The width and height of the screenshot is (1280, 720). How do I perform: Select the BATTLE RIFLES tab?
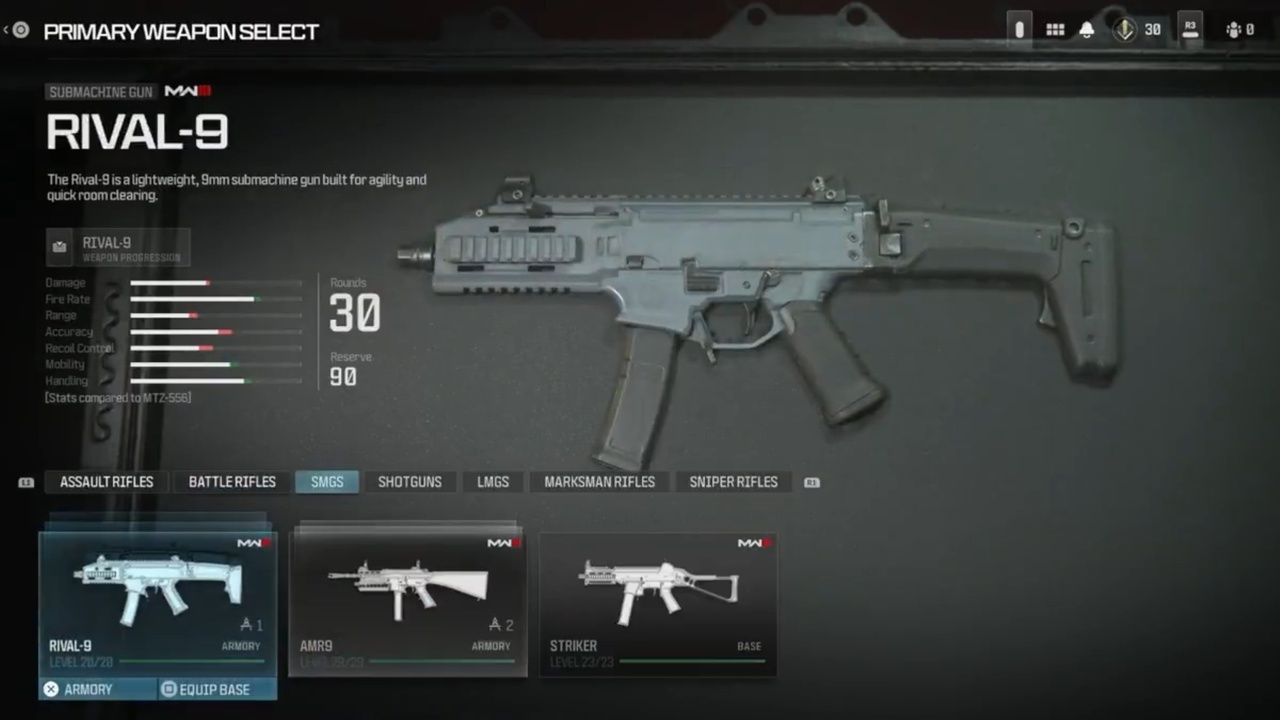(x=231, y=482)
